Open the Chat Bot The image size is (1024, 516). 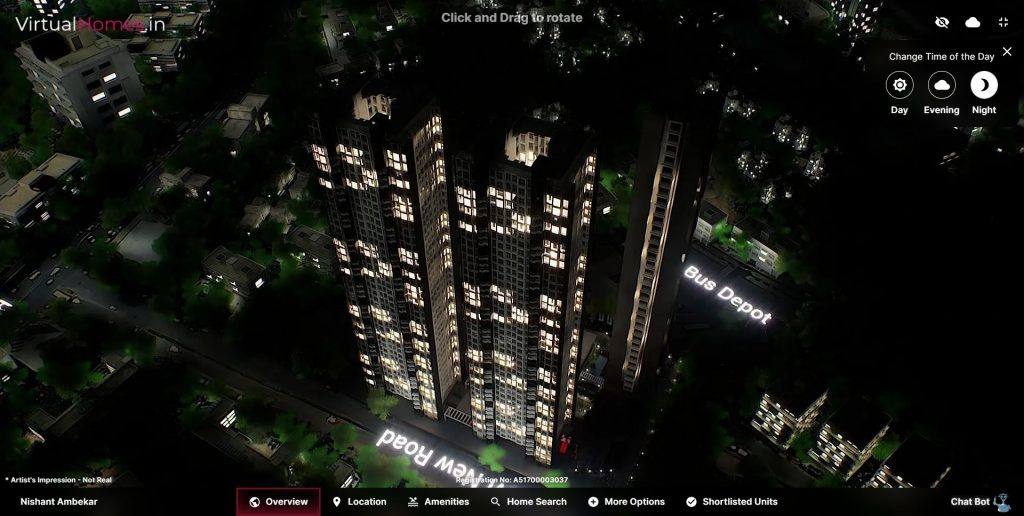978,502
